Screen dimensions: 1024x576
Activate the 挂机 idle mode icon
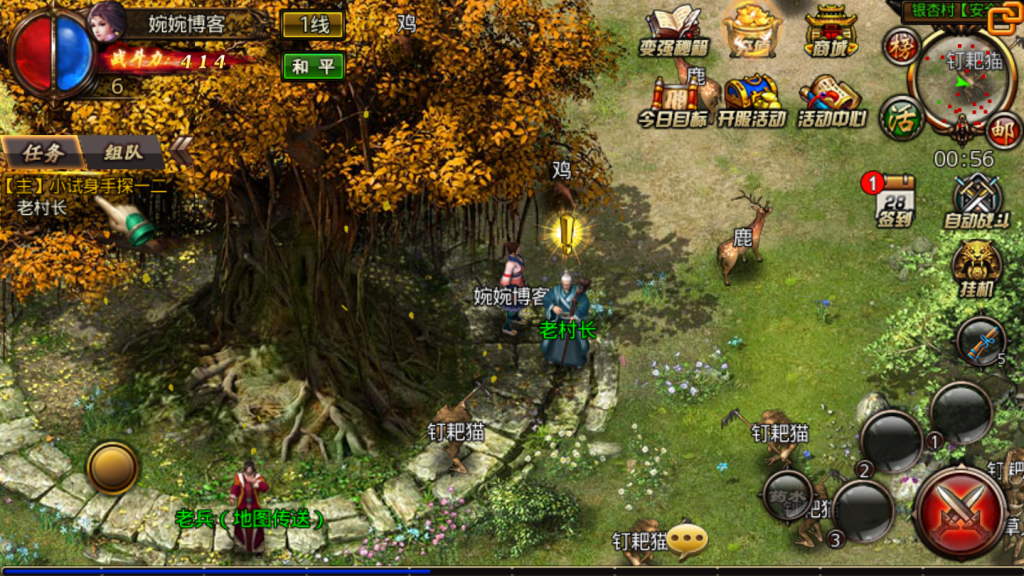point(976,267)
